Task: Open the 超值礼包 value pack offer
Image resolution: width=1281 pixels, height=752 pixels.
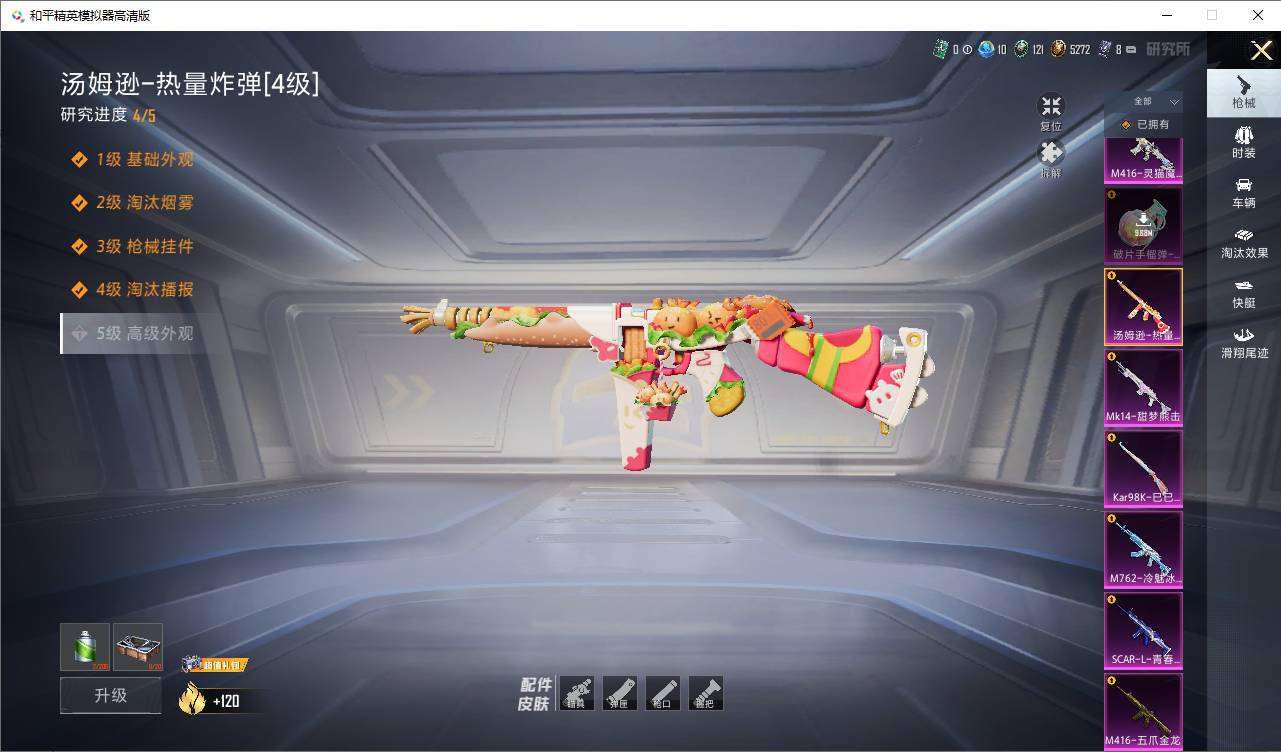Action: pos(214,665)
